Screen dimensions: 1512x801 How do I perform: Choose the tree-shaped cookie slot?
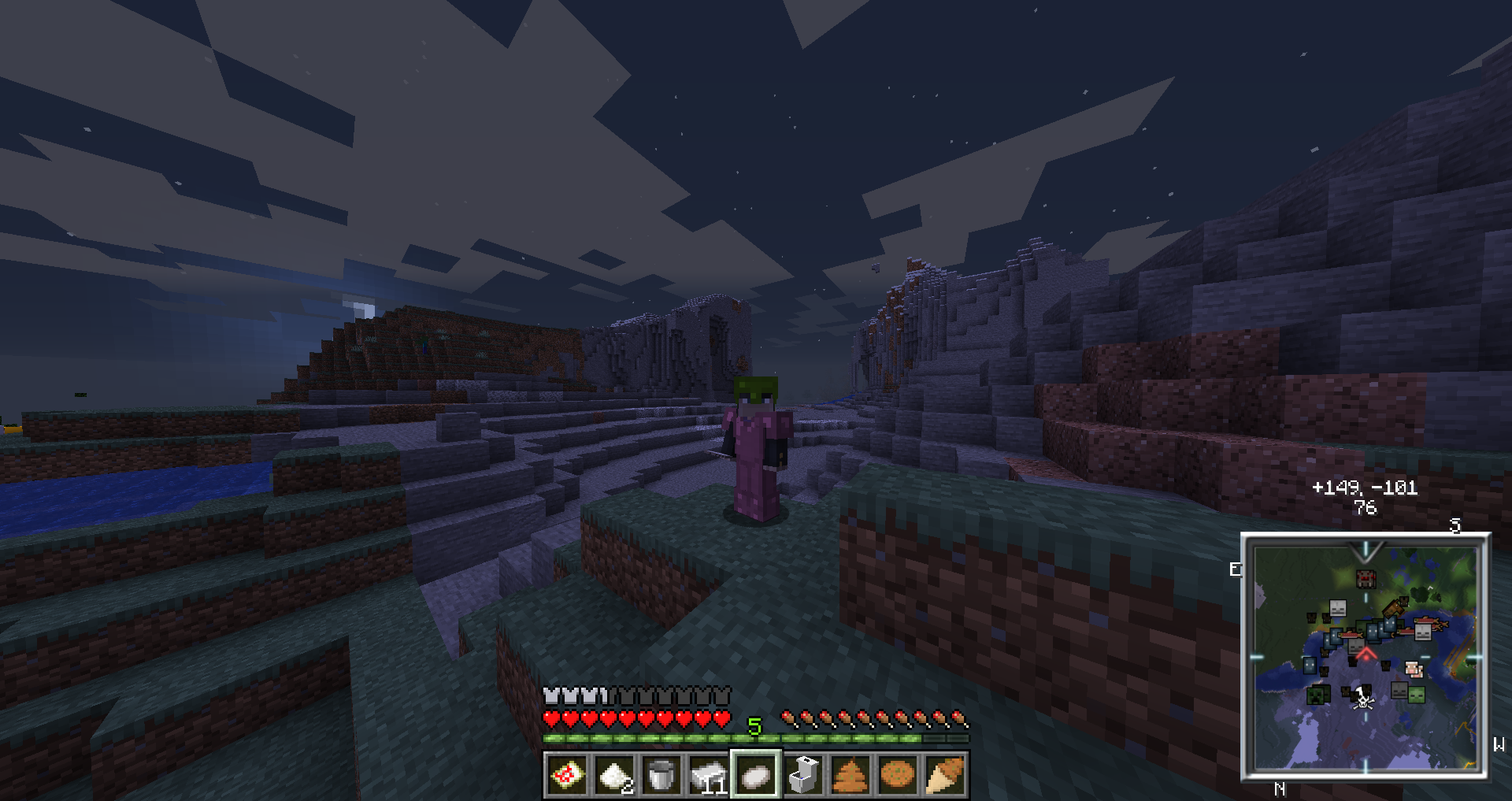[850, 775]
